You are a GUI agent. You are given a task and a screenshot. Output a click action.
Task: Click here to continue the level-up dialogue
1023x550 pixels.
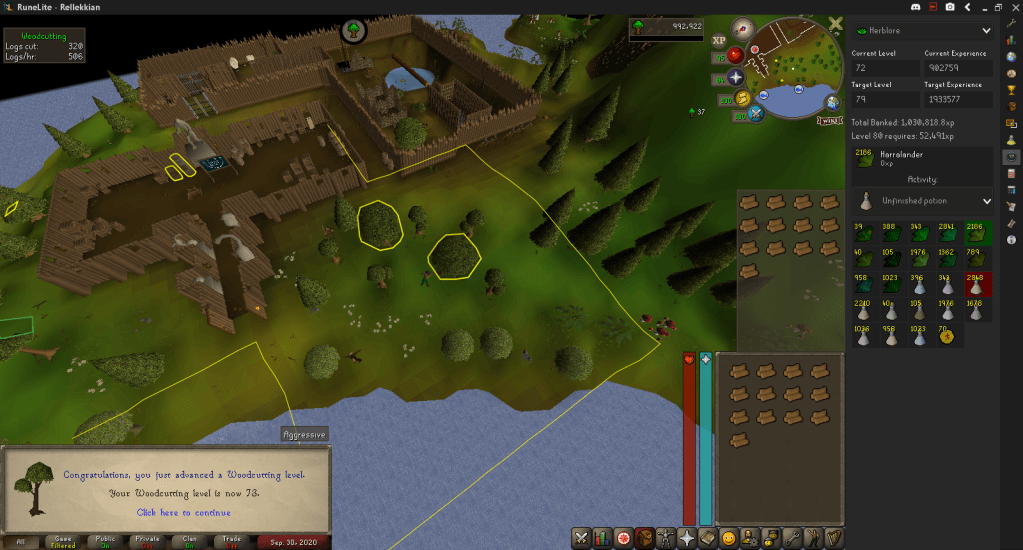click(183, 512)
